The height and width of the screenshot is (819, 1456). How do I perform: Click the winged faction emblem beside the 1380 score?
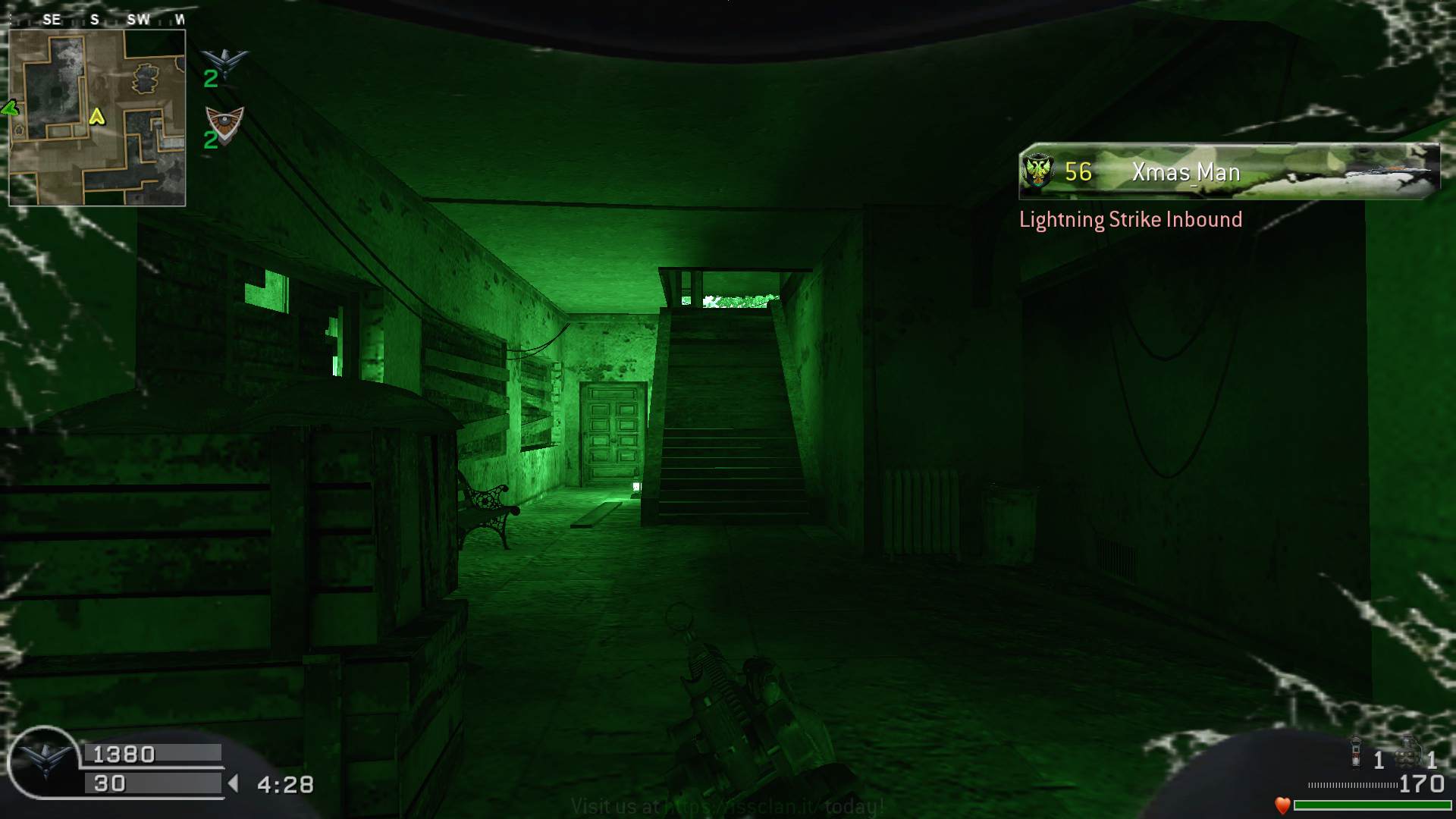click(43, 761)
